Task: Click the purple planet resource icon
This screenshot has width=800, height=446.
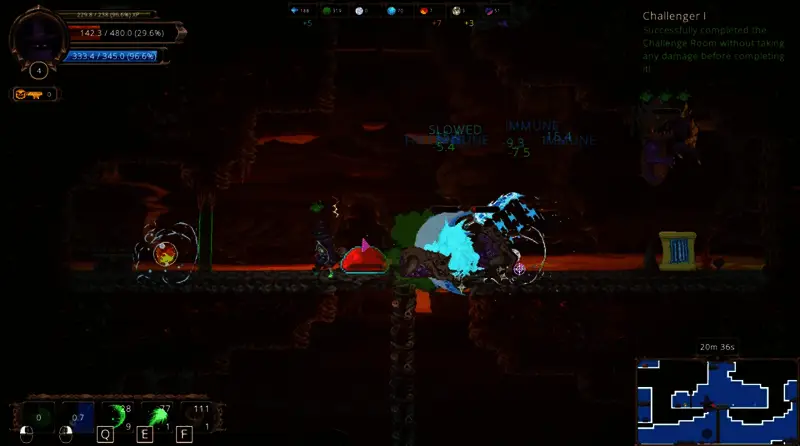Action: [489, 10]
